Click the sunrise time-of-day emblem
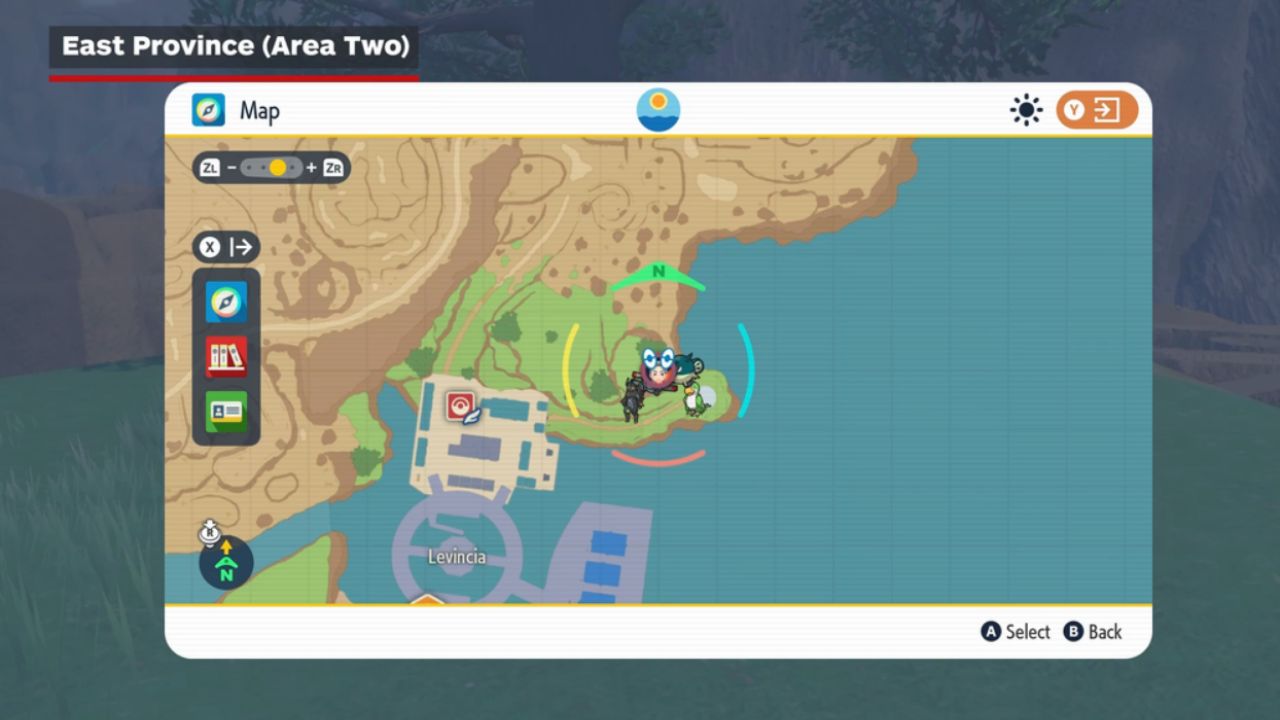 point(658,110)
